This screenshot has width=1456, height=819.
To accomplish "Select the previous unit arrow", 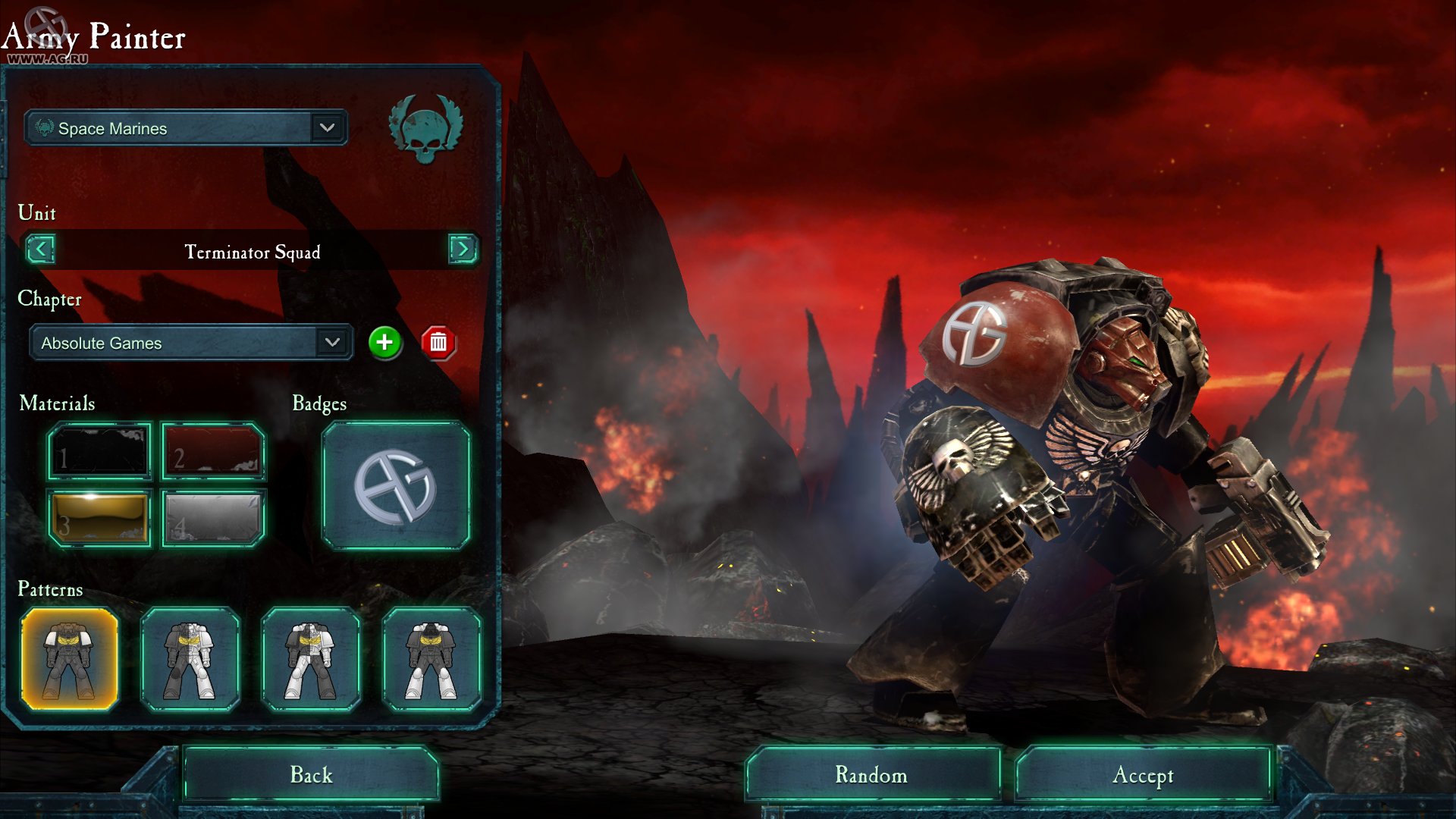I will point(40,249).
